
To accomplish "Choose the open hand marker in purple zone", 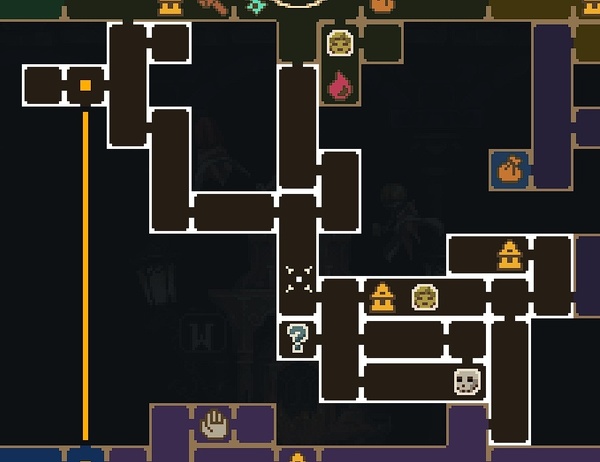I will point(214,425).
